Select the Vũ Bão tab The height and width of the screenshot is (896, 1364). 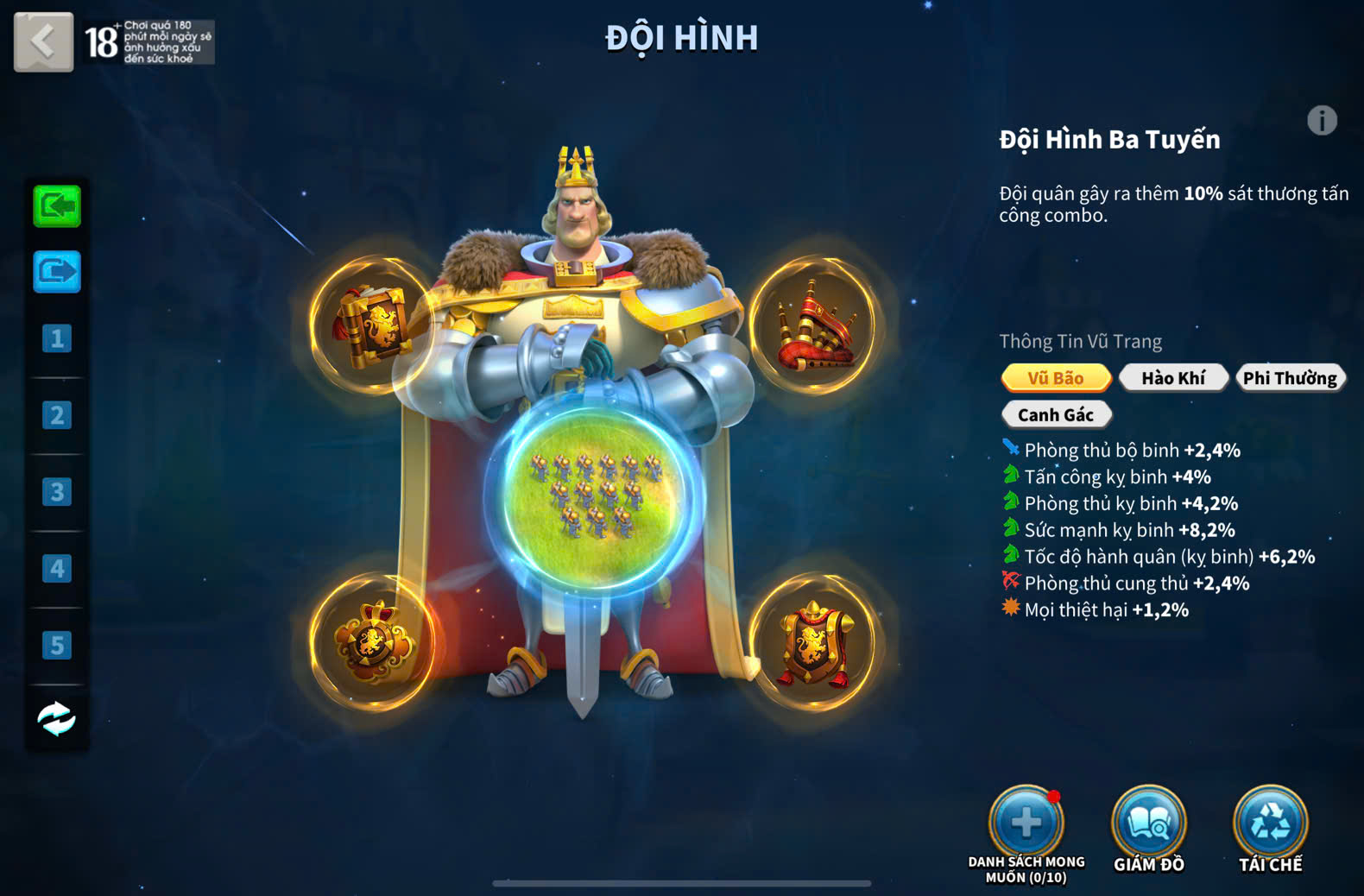pyautogui.click(x=1055, y=378)
